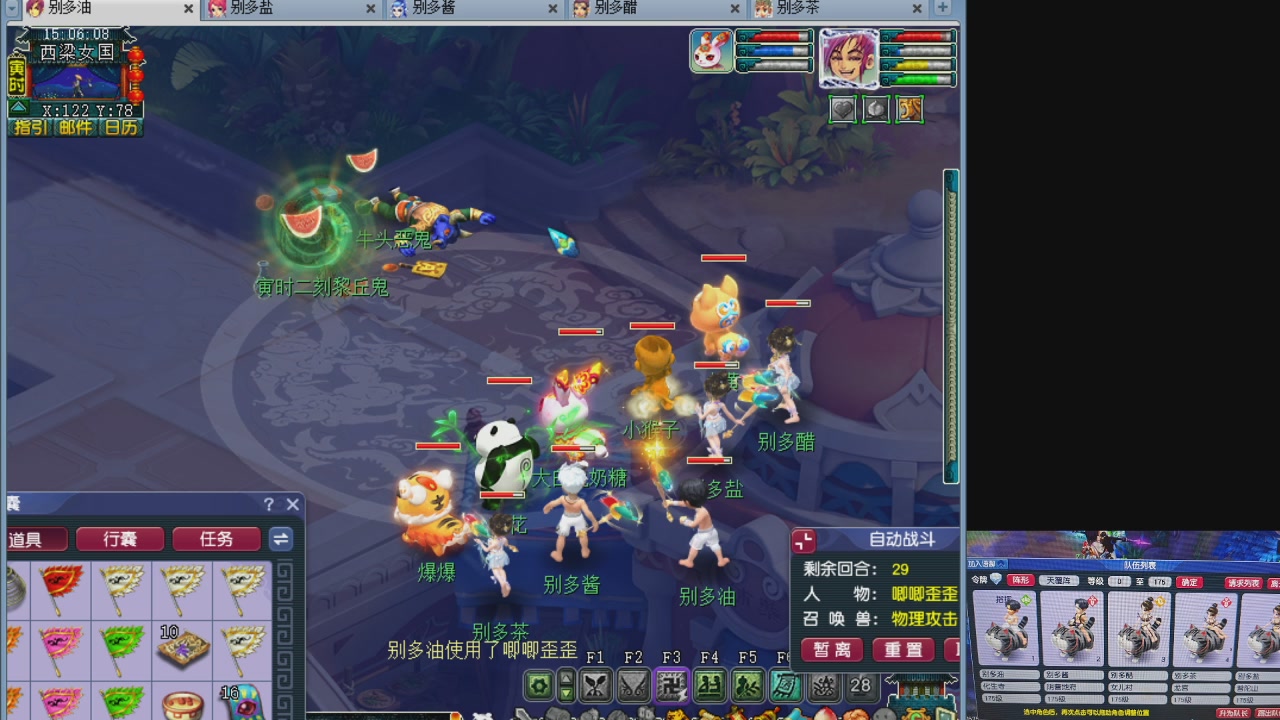
Task: Click the green down arrow on the toolbar stepper
Action: tap(565, 694)
